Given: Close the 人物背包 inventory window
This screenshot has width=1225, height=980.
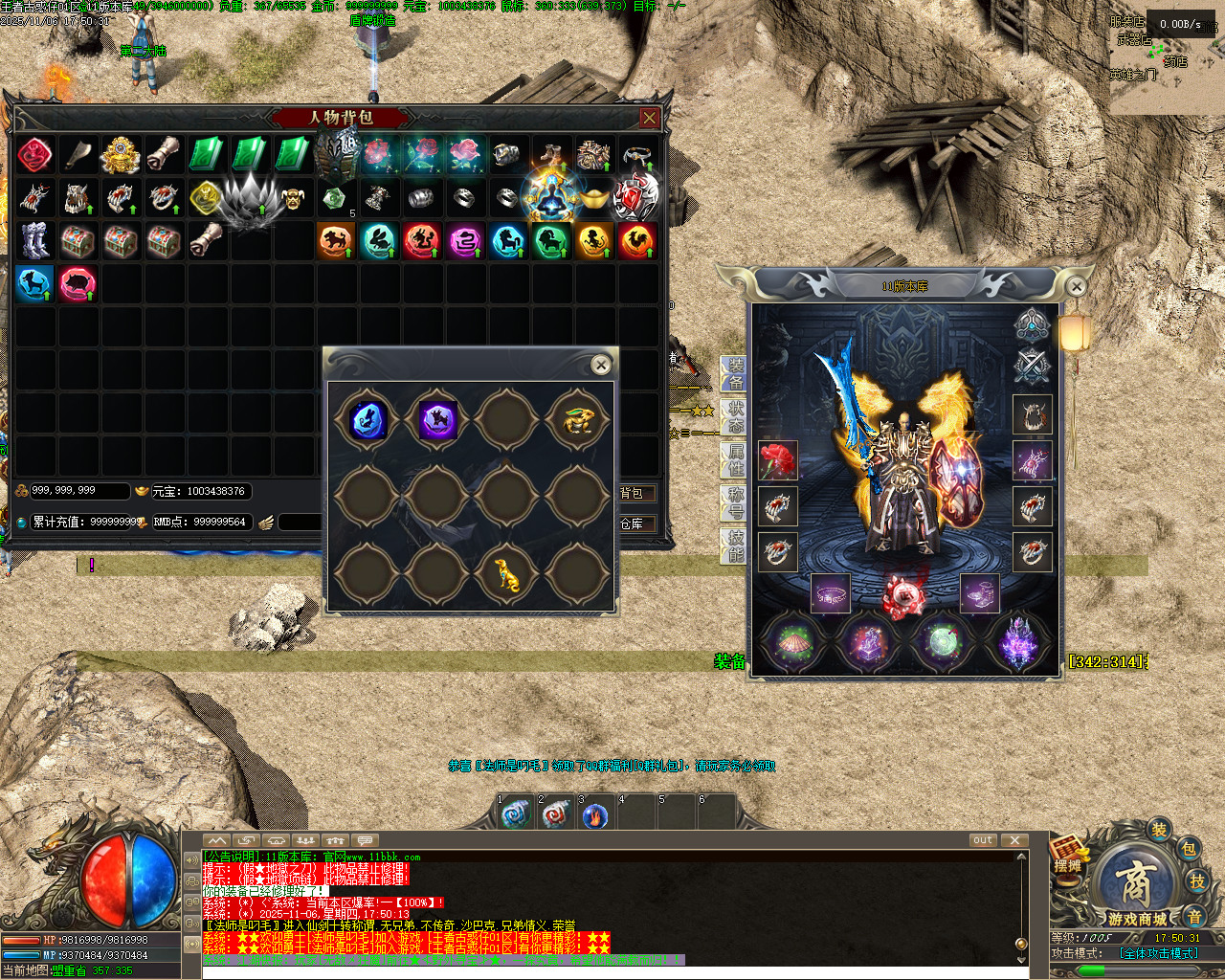Looking at the screenshot, I should tap(650, 118).
